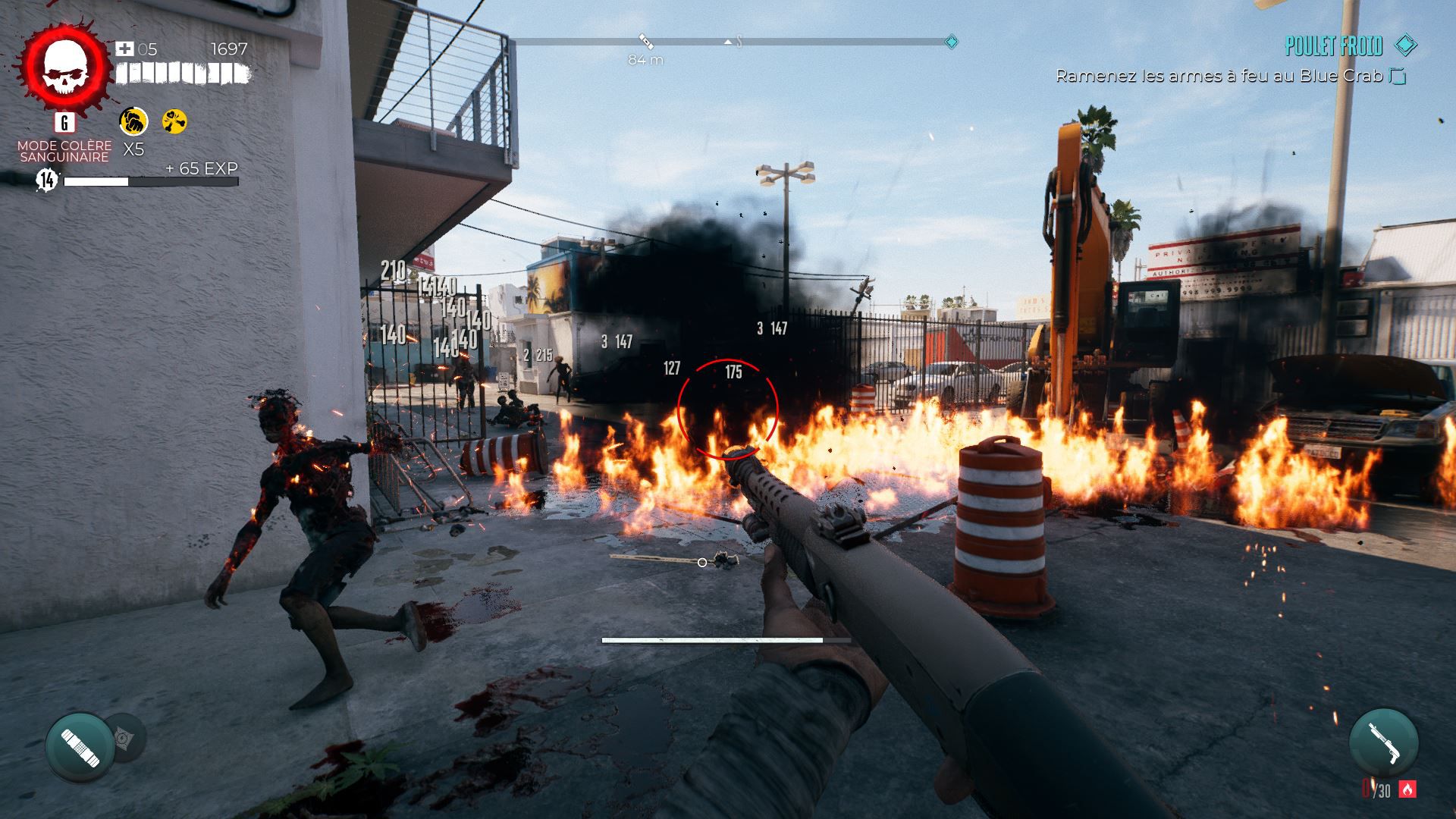Viewport: 1456px width, 819px height.
Task: Select the curveball slot beside the medkit
Action: pos(124,737)
